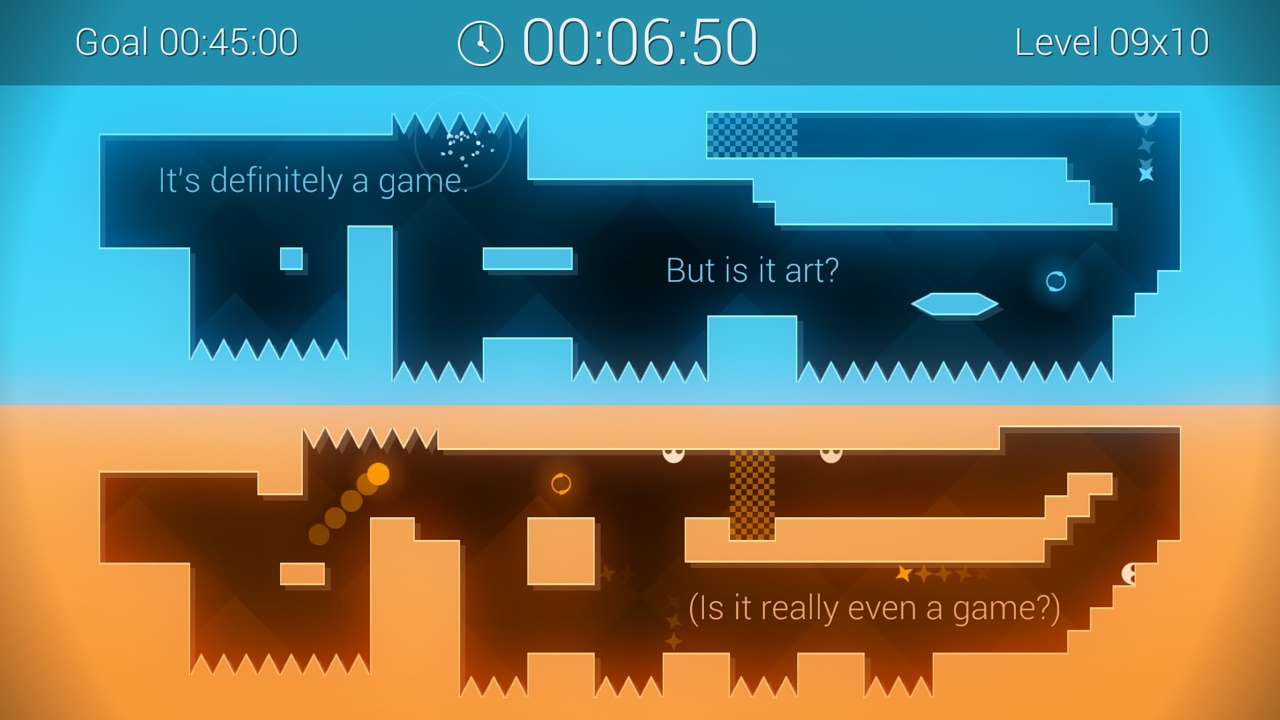Click the Goal time text in the header
Image resolution: width=1280 pixels, height=720 pixels.
pyautogui.click(x=185, y=42)
